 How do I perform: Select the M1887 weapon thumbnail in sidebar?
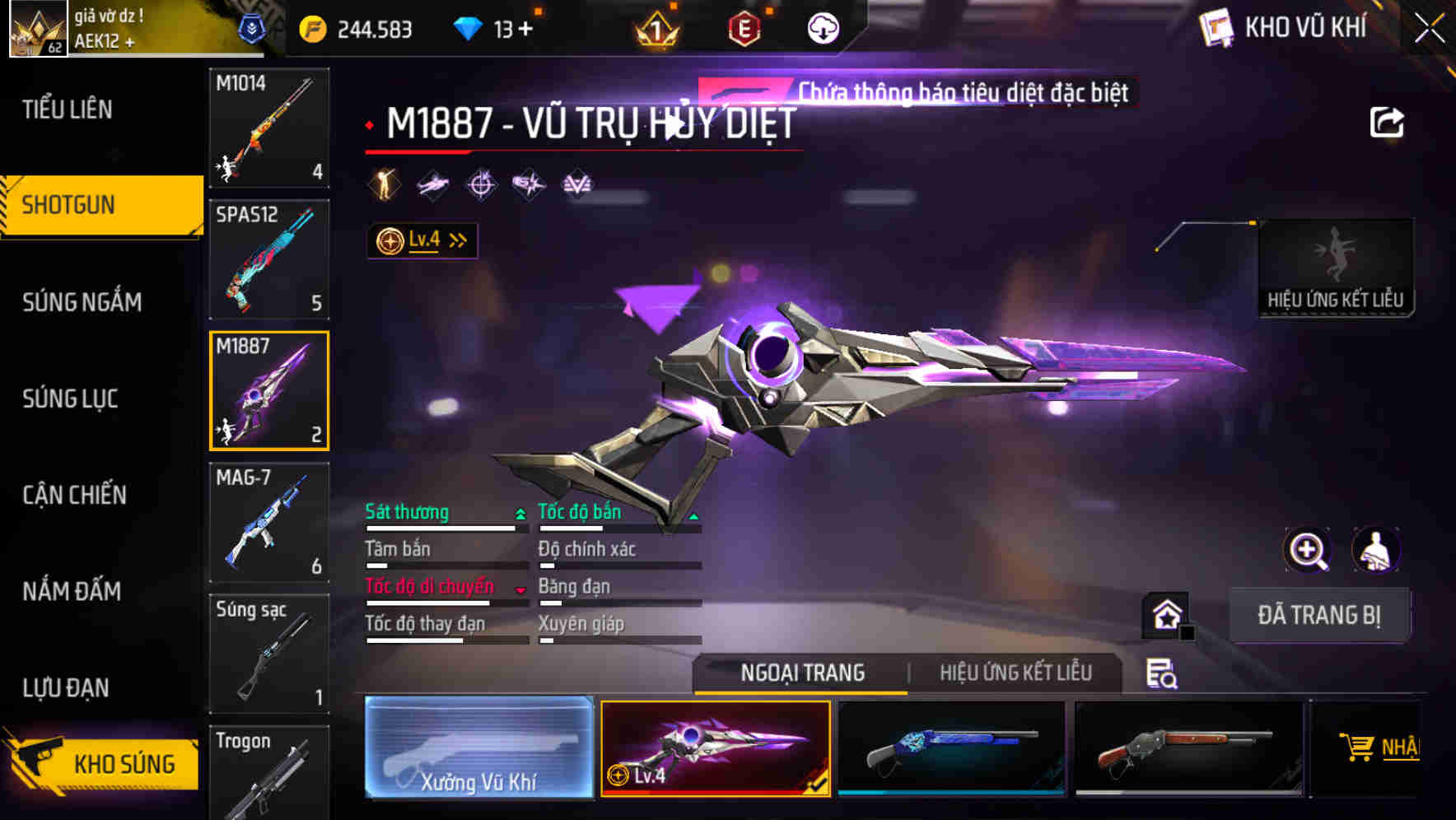coord(268,389)
